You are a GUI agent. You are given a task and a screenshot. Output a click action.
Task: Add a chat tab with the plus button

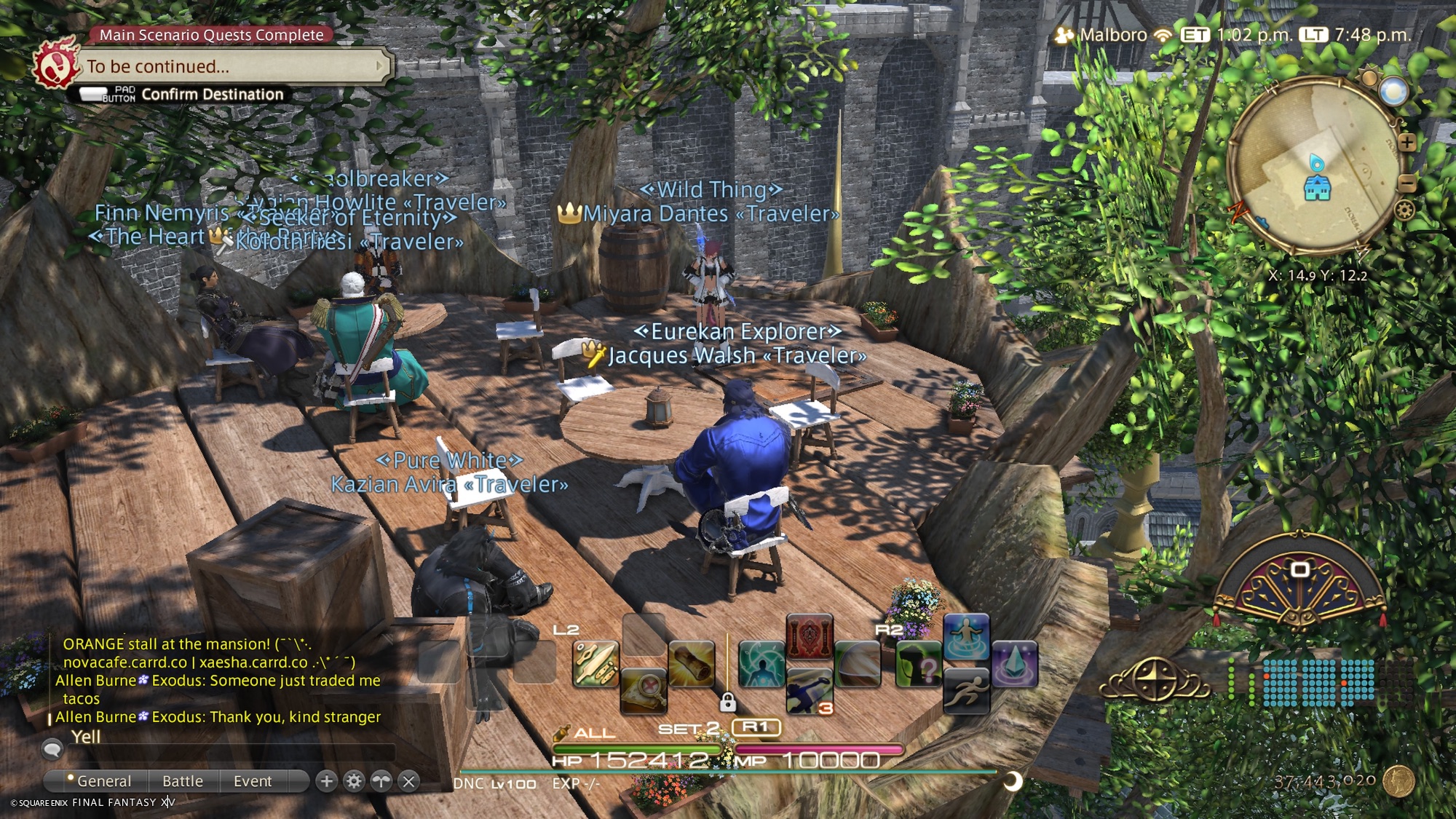point(327,781)
